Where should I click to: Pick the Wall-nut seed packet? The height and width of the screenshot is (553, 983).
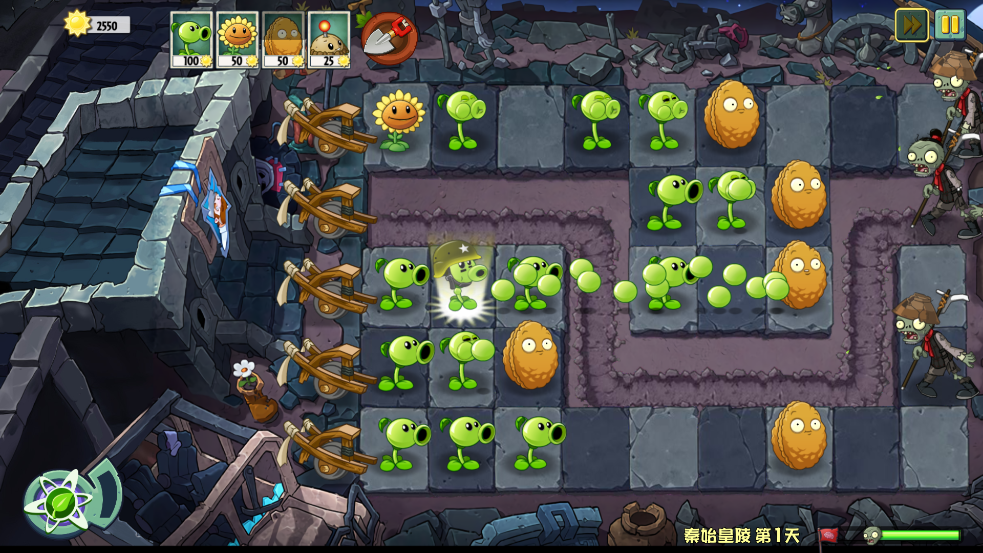[283, 39]
